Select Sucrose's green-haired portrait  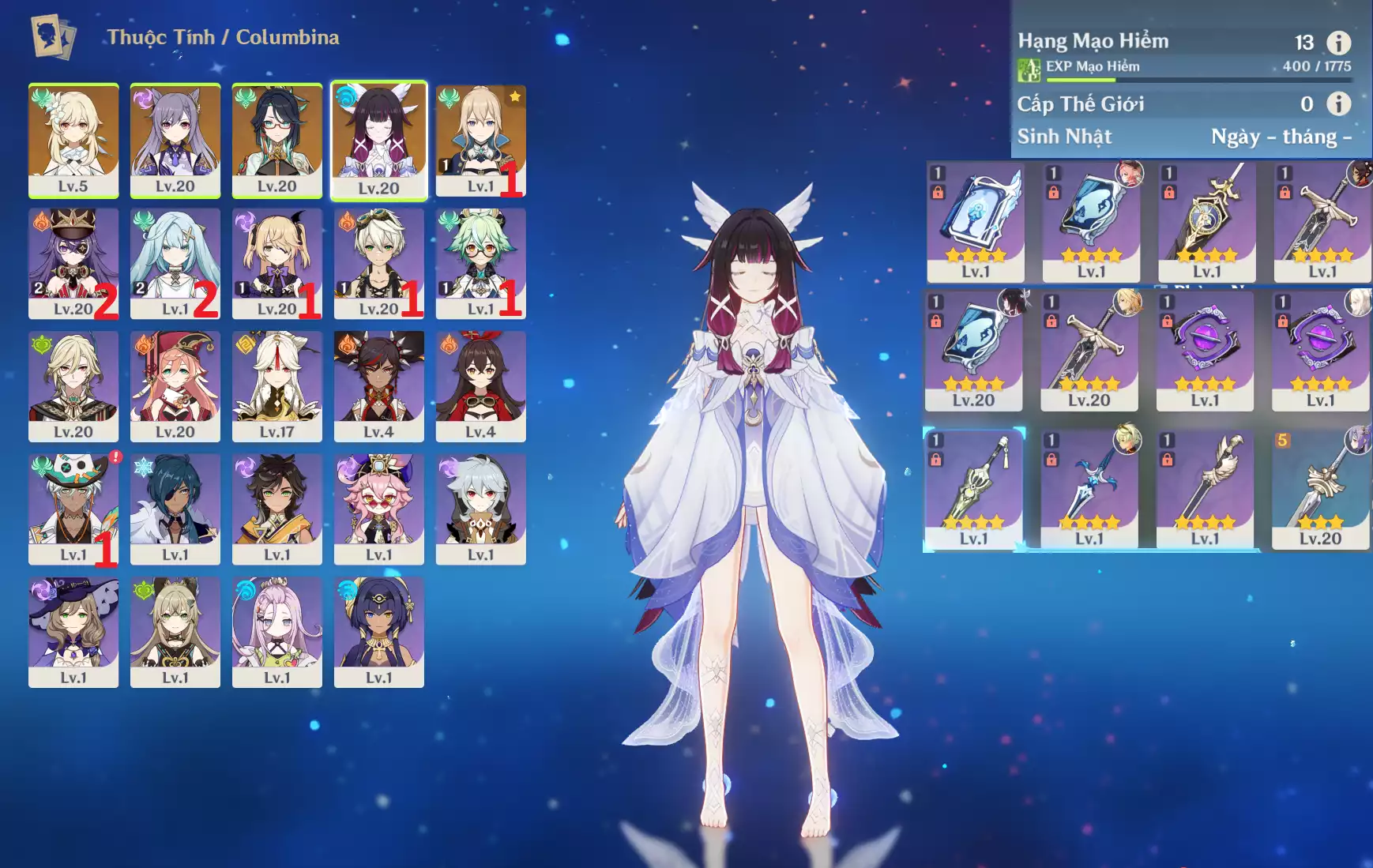[480, 262]
